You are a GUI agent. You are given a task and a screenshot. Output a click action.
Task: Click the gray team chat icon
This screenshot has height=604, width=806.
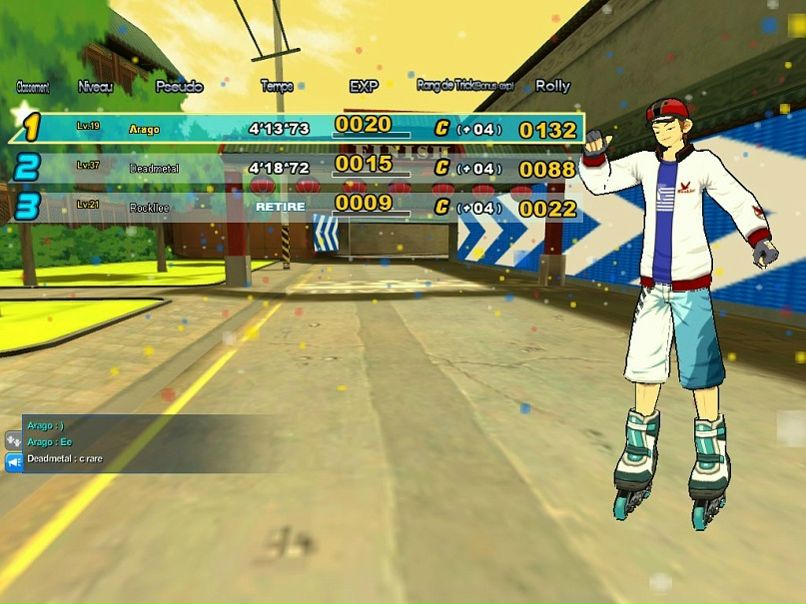coord(14,439)
